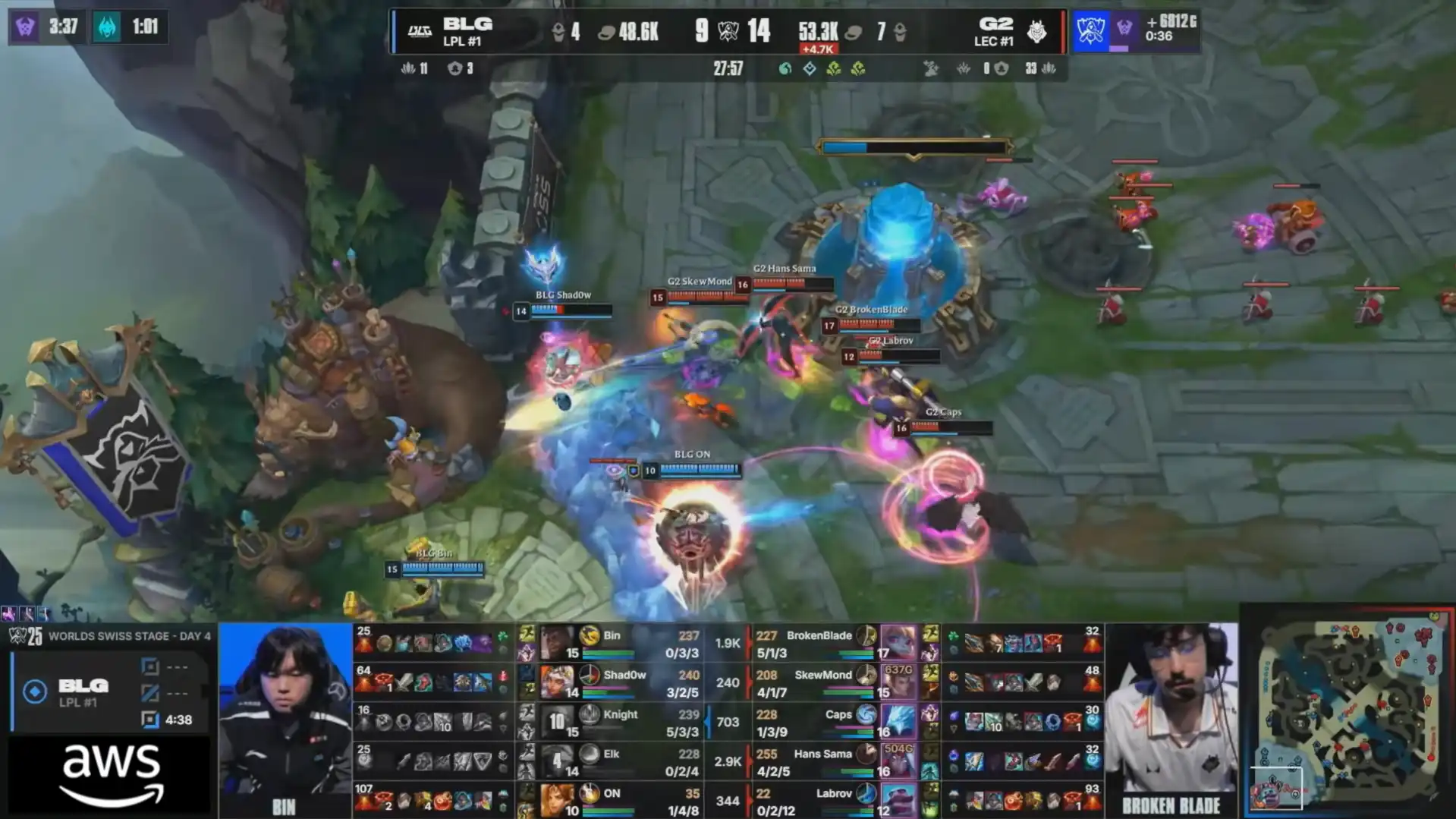This screenshot has width=1456, height=819.
Task: Click the AWS sponsor logo
Action: 112,774
